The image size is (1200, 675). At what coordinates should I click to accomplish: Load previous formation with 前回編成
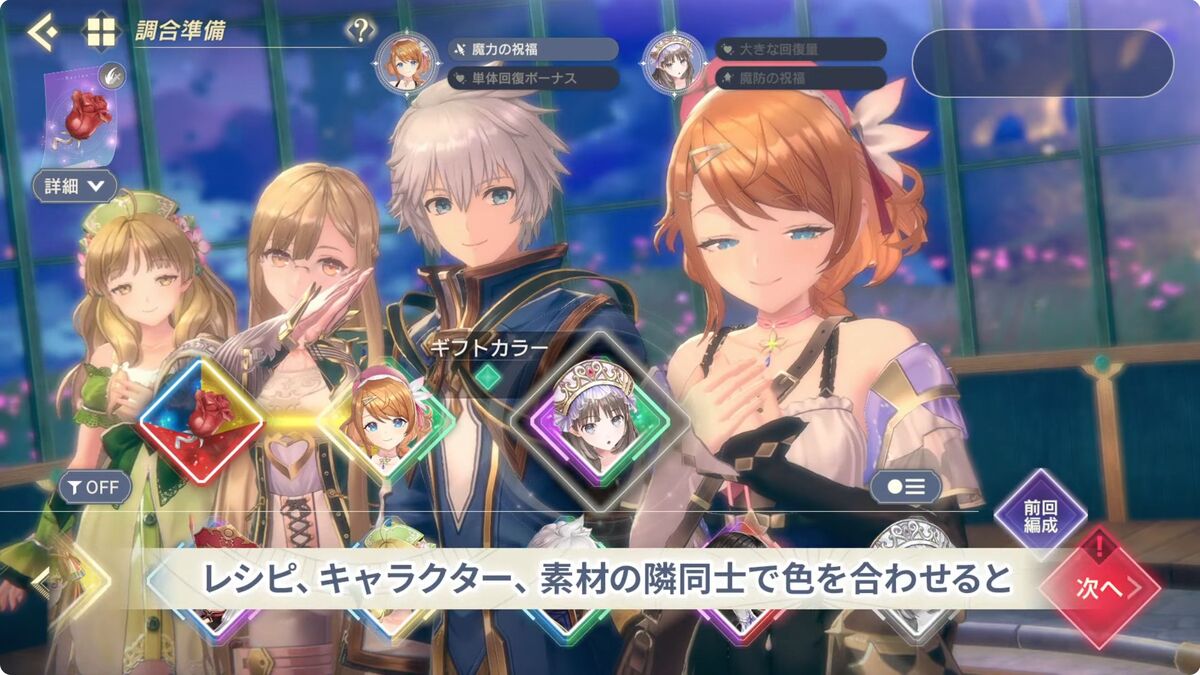[1040, 513]
